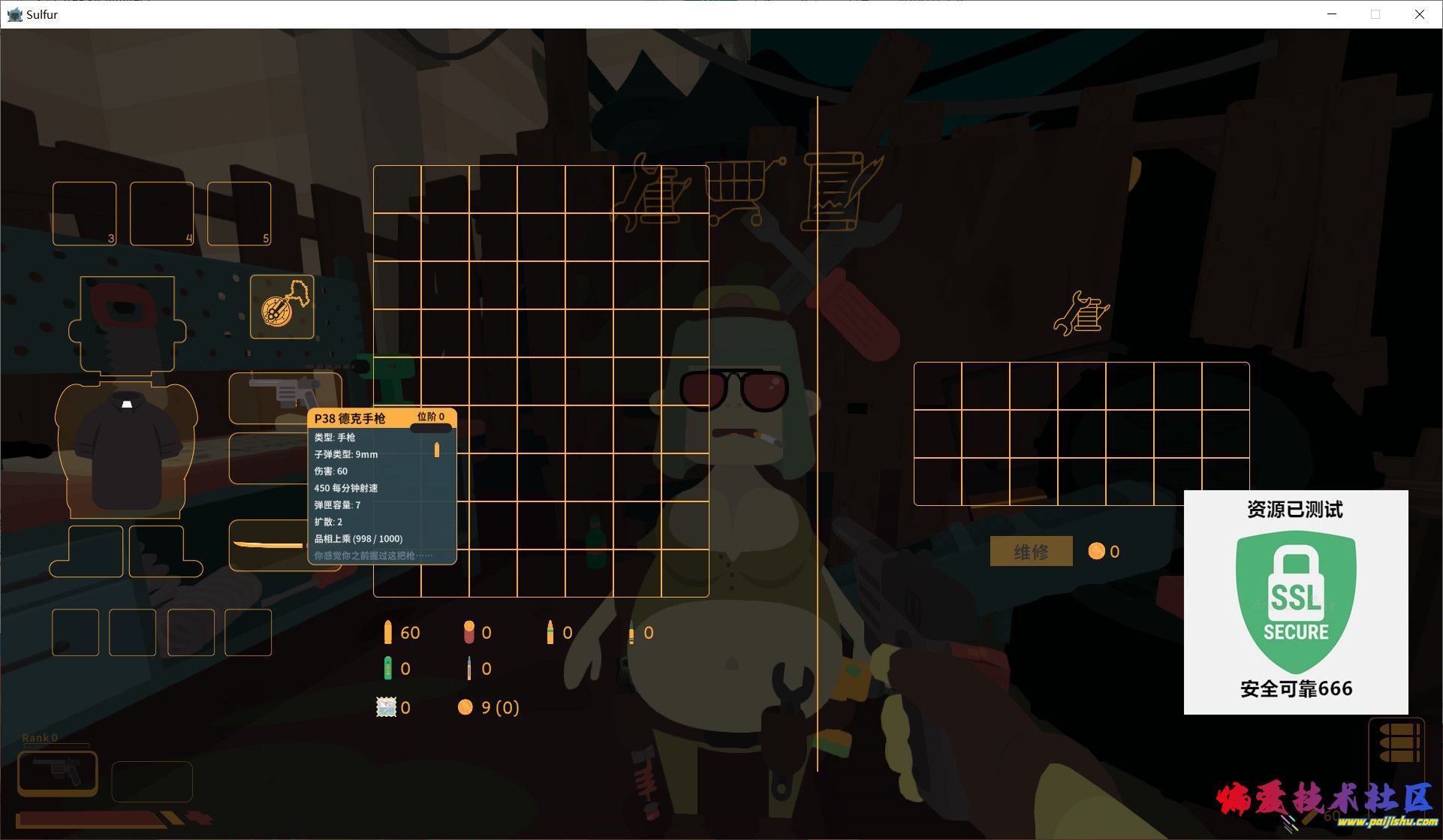Choose the hotbar slot numbered 4
Screen dimensions: 1443x840
162,214
